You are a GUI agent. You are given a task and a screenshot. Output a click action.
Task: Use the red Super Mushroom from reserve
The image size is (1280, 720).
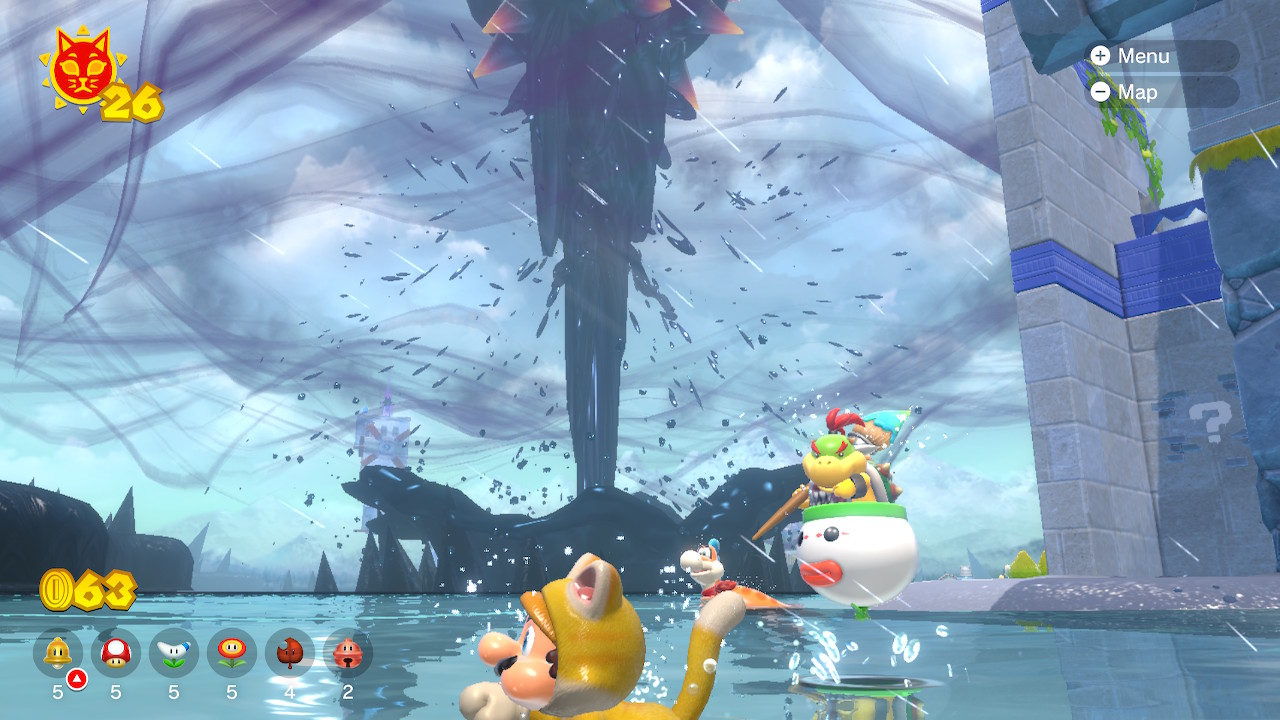point(116,654)
